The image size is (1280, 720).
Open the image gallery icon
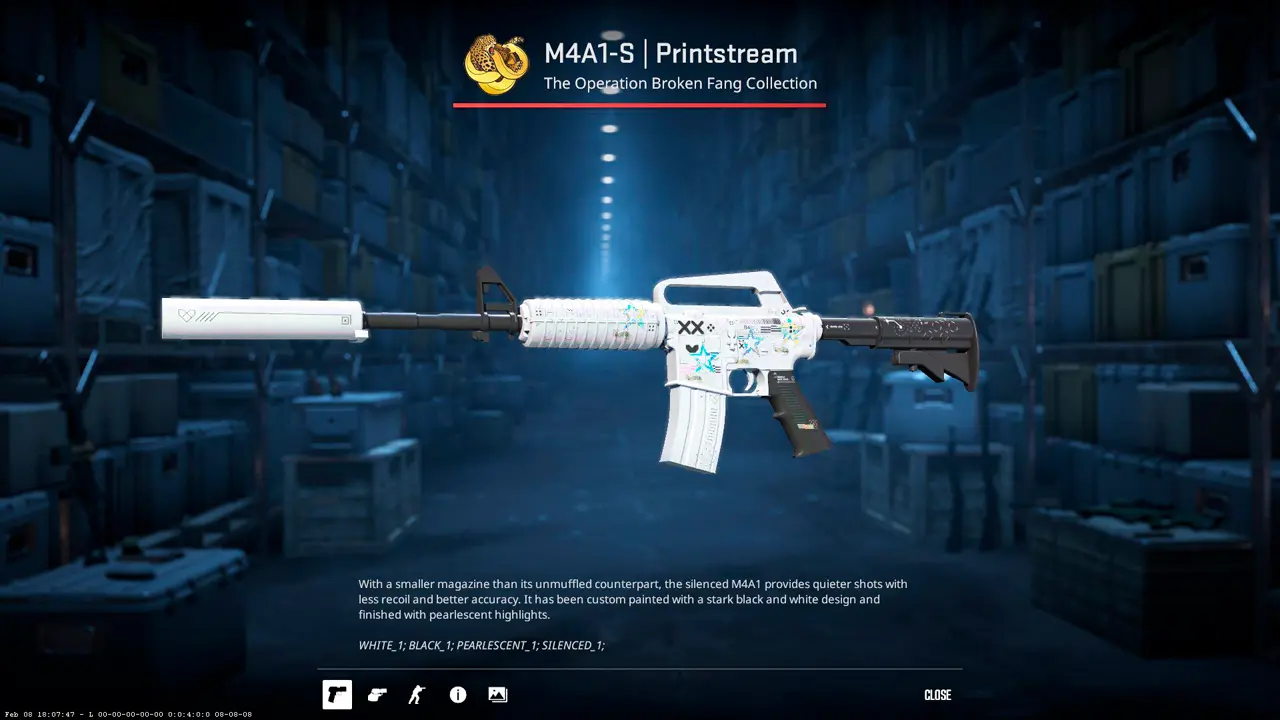[498, 694]
